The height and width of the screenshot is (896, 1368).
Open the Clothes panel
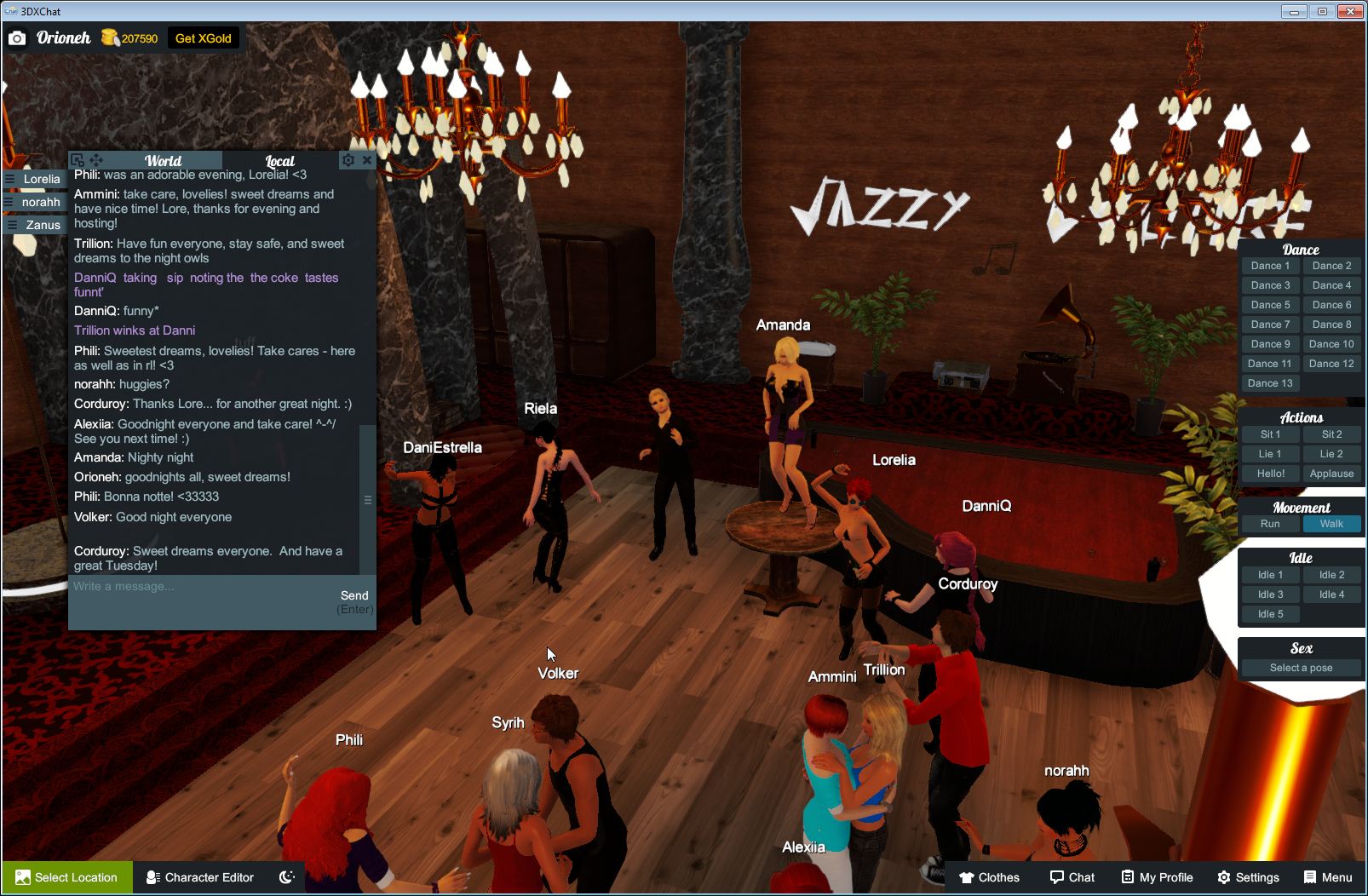tap(991, 877)
